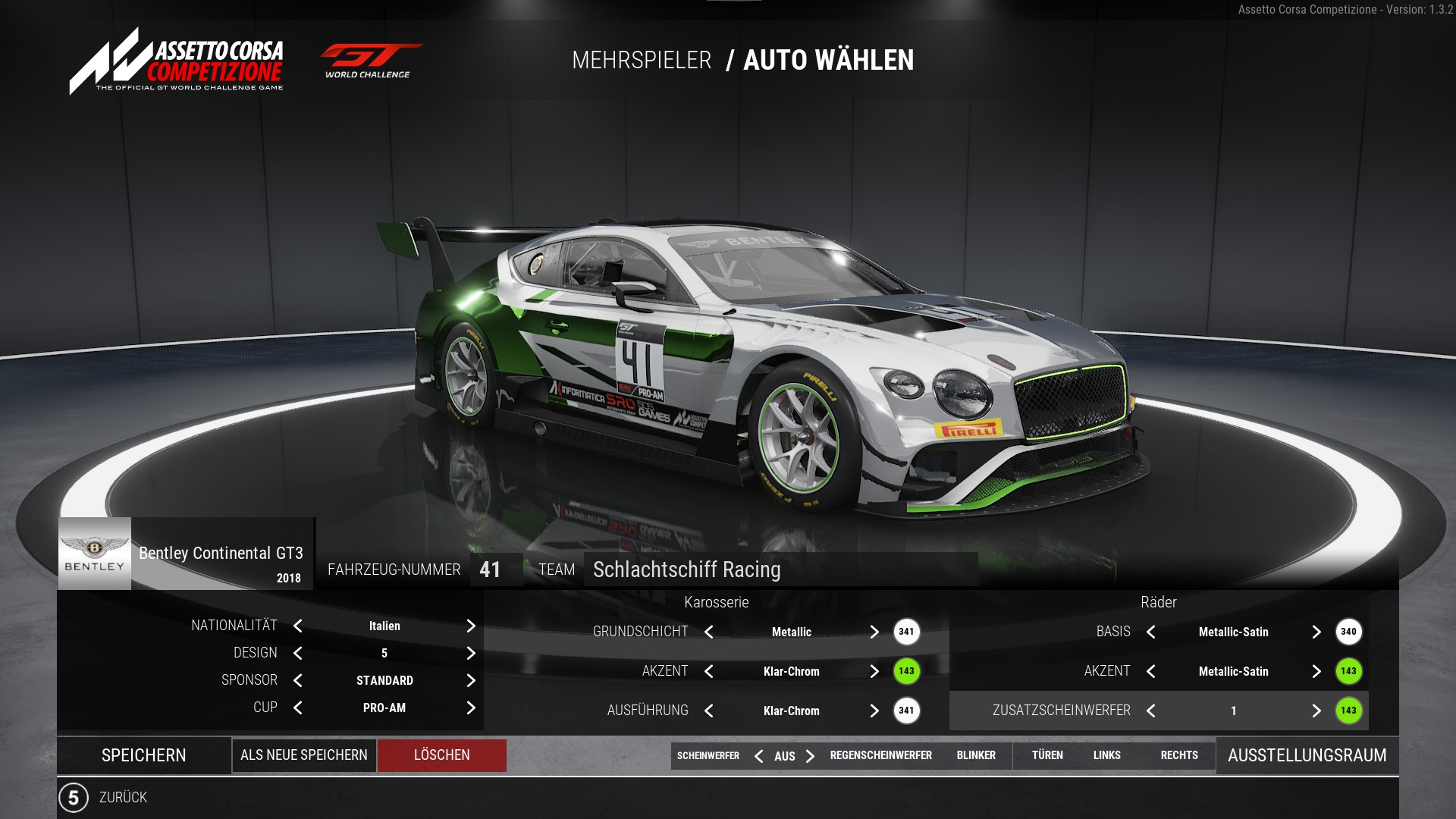
Task: Toggle the Regenscheinwerfer rain lights
Action: pos(880,755)
